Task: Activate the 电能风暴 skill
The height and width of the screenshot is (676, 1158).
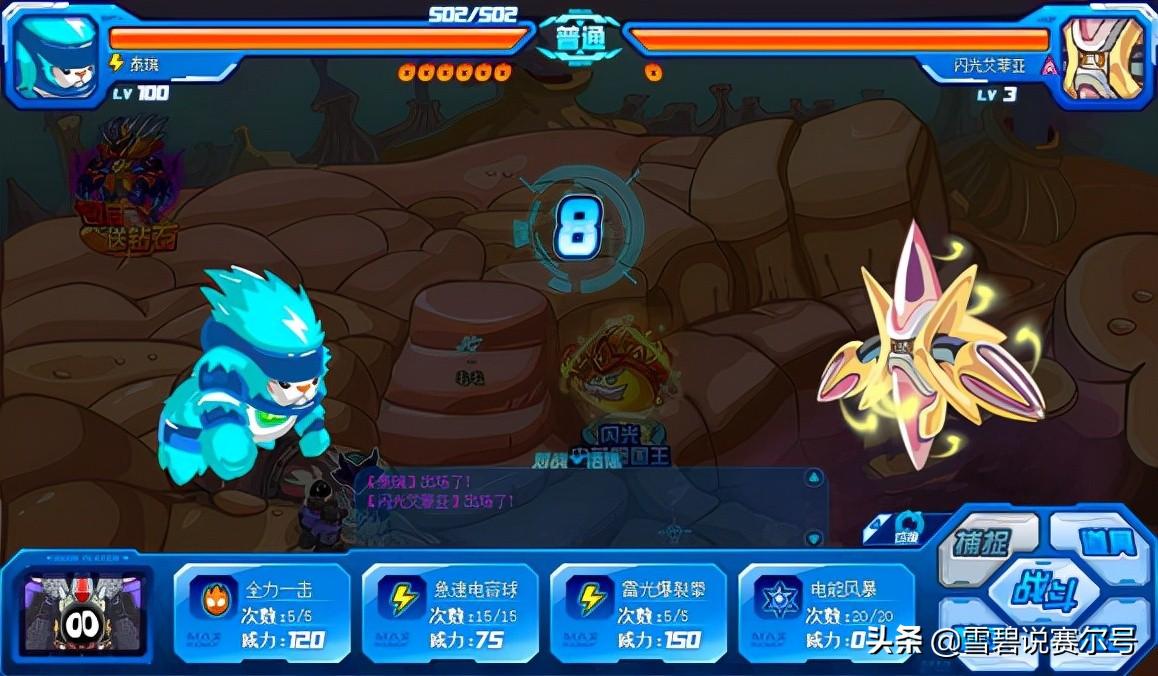Action: (x=826, y=612)
